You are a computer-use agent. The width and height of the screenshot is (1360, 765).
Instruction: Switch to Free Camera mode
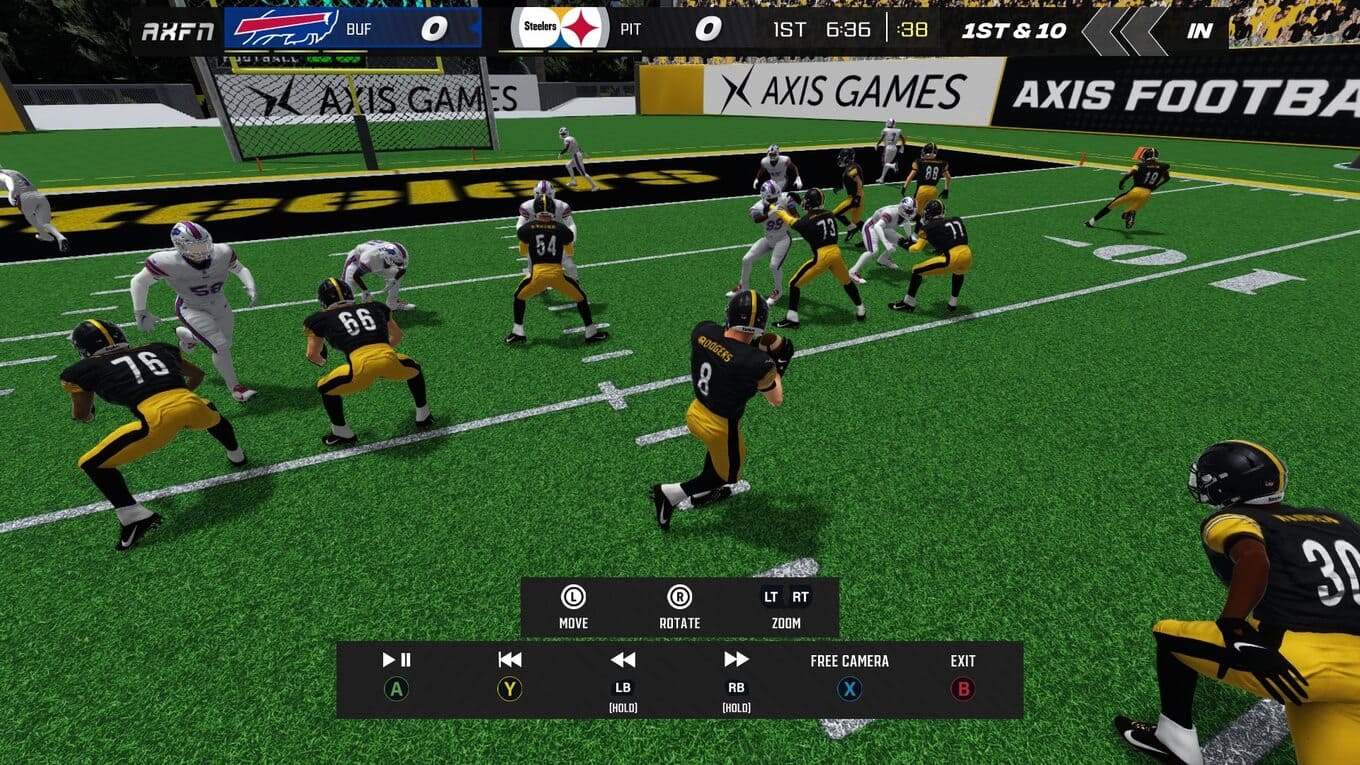(849, 675)
